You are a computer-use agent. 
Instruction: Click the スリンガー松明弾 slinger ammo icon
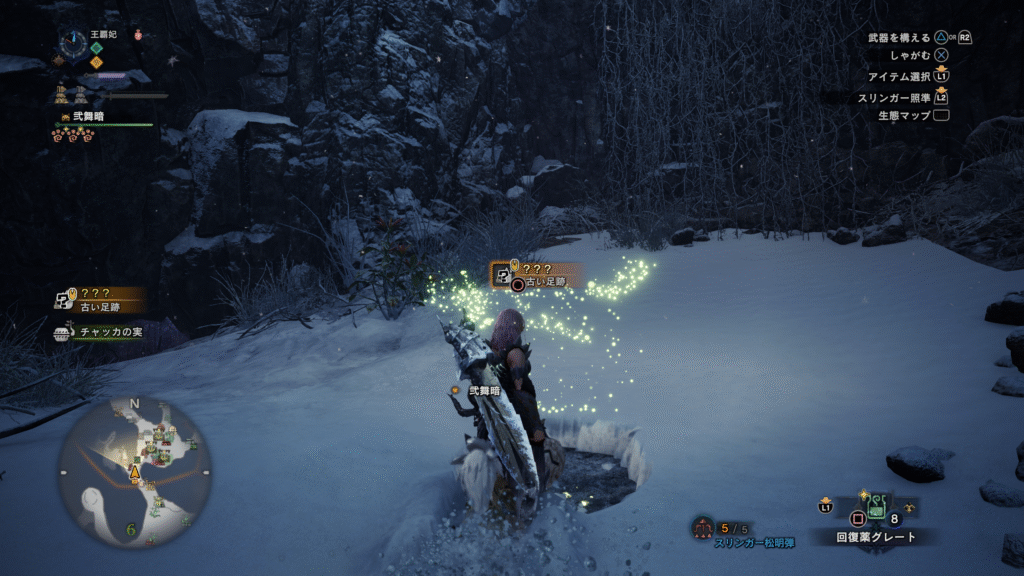pyautogui.click(x=703, y=527)
